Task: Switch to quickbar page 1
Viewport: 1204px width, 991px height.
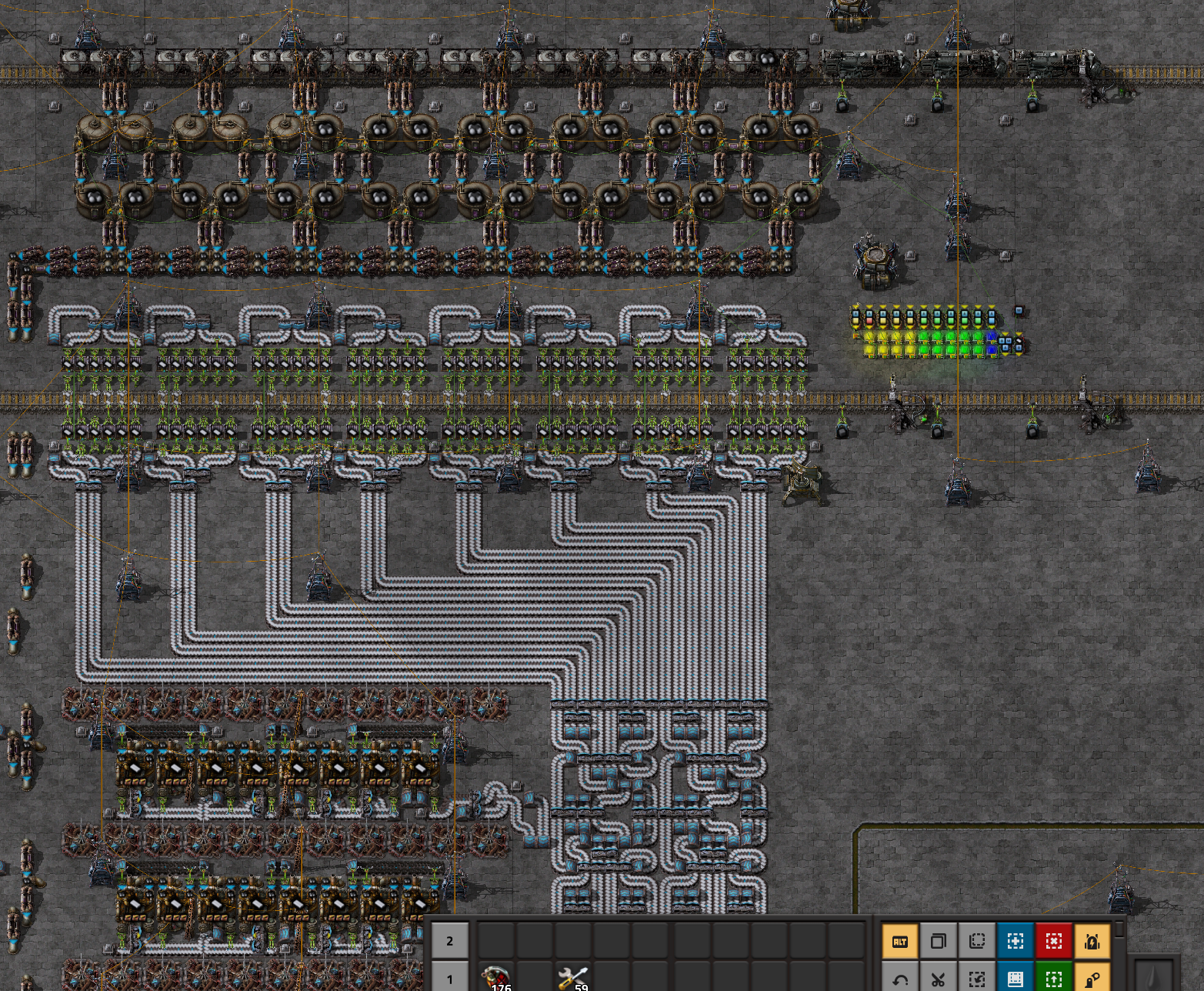Action: [x=449, y=979]
